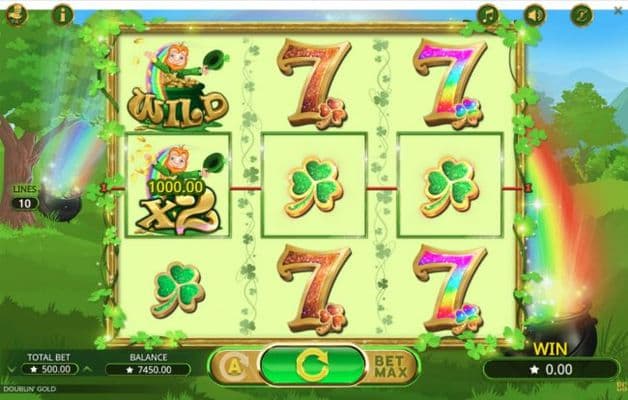628x400 pixels.
Task: Mute sound with the speaker icon
Action: (x=535, y=14)
